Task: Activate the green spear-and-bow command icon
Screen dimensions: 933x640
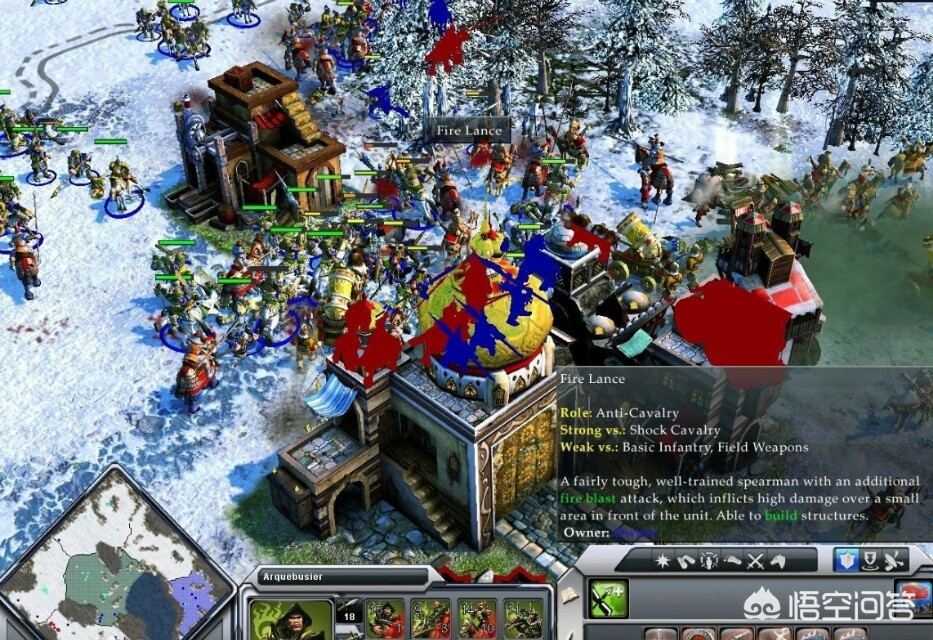Action: (607, 599)
